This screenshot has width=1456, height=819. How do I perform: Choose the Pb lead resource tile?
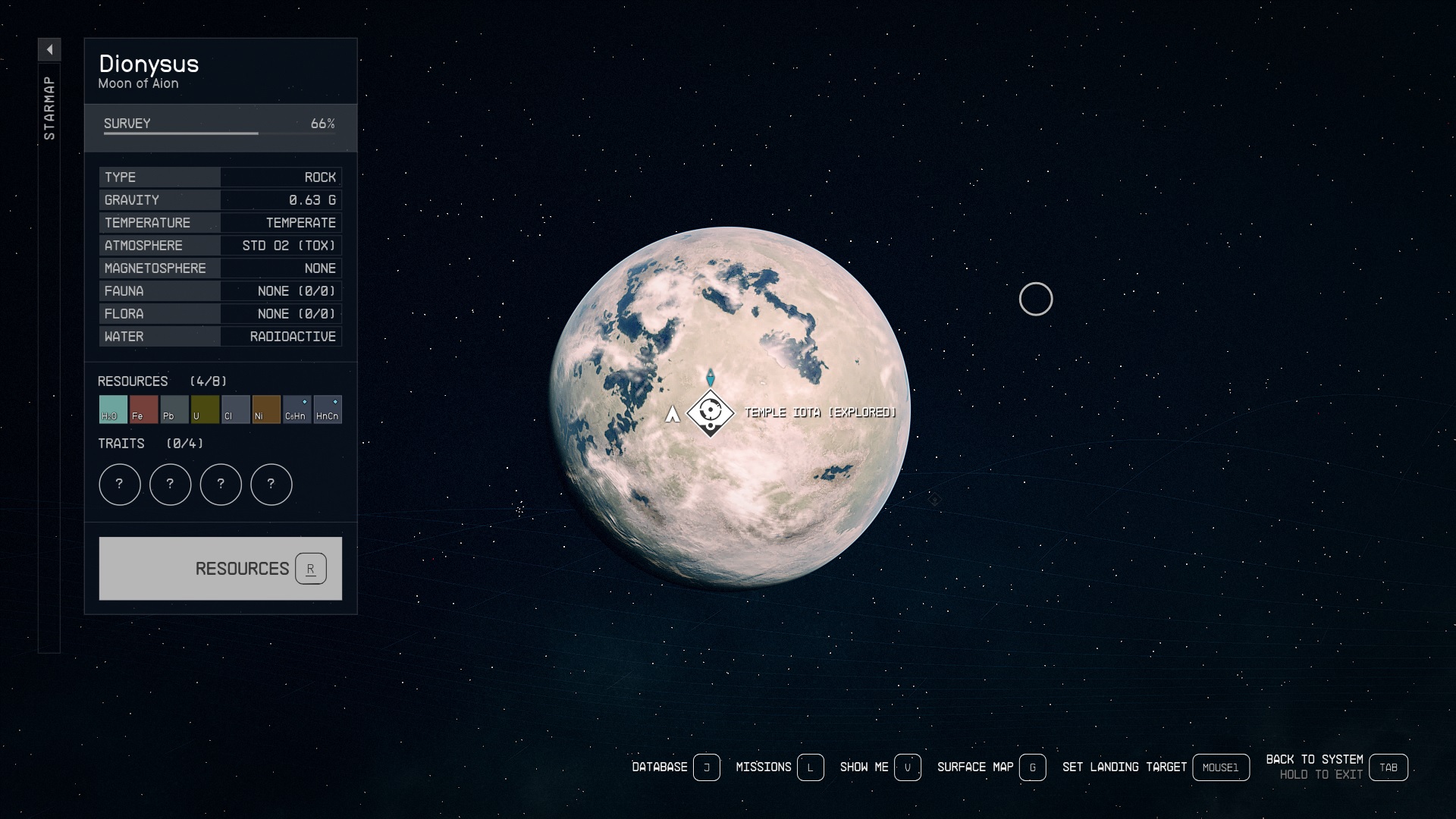[174, 409]
